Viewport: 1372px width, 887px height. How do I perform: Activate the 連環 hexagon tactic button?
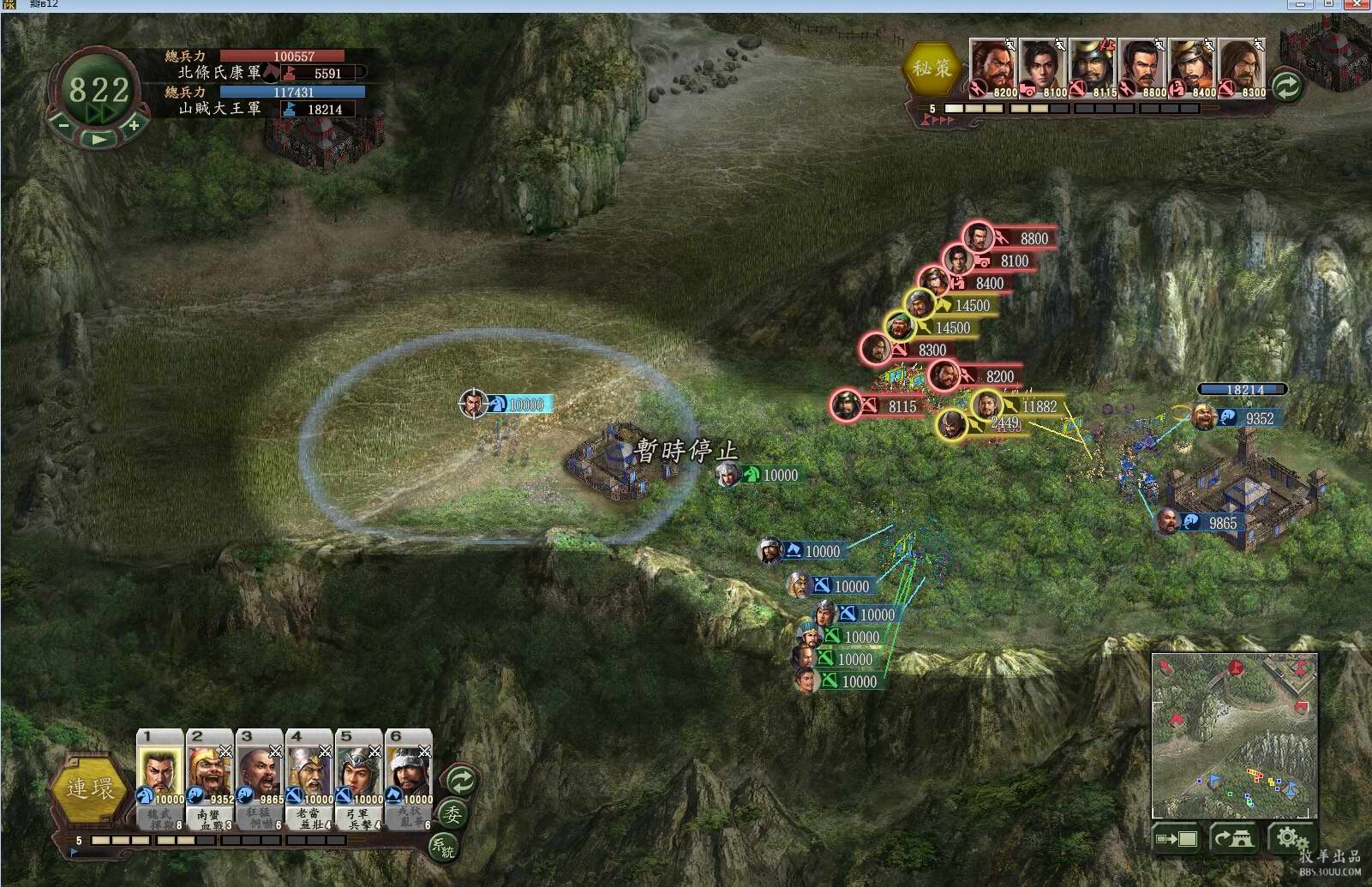[89, 788]
